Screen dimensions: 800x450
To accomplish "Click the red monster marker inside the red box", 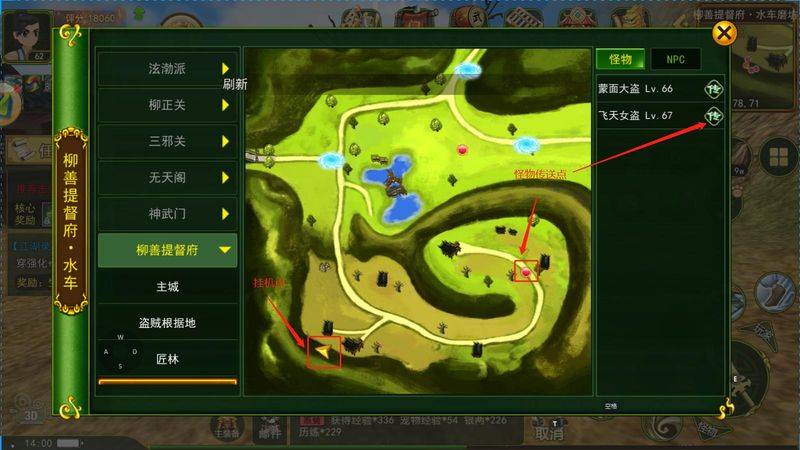I will (526, 269).
